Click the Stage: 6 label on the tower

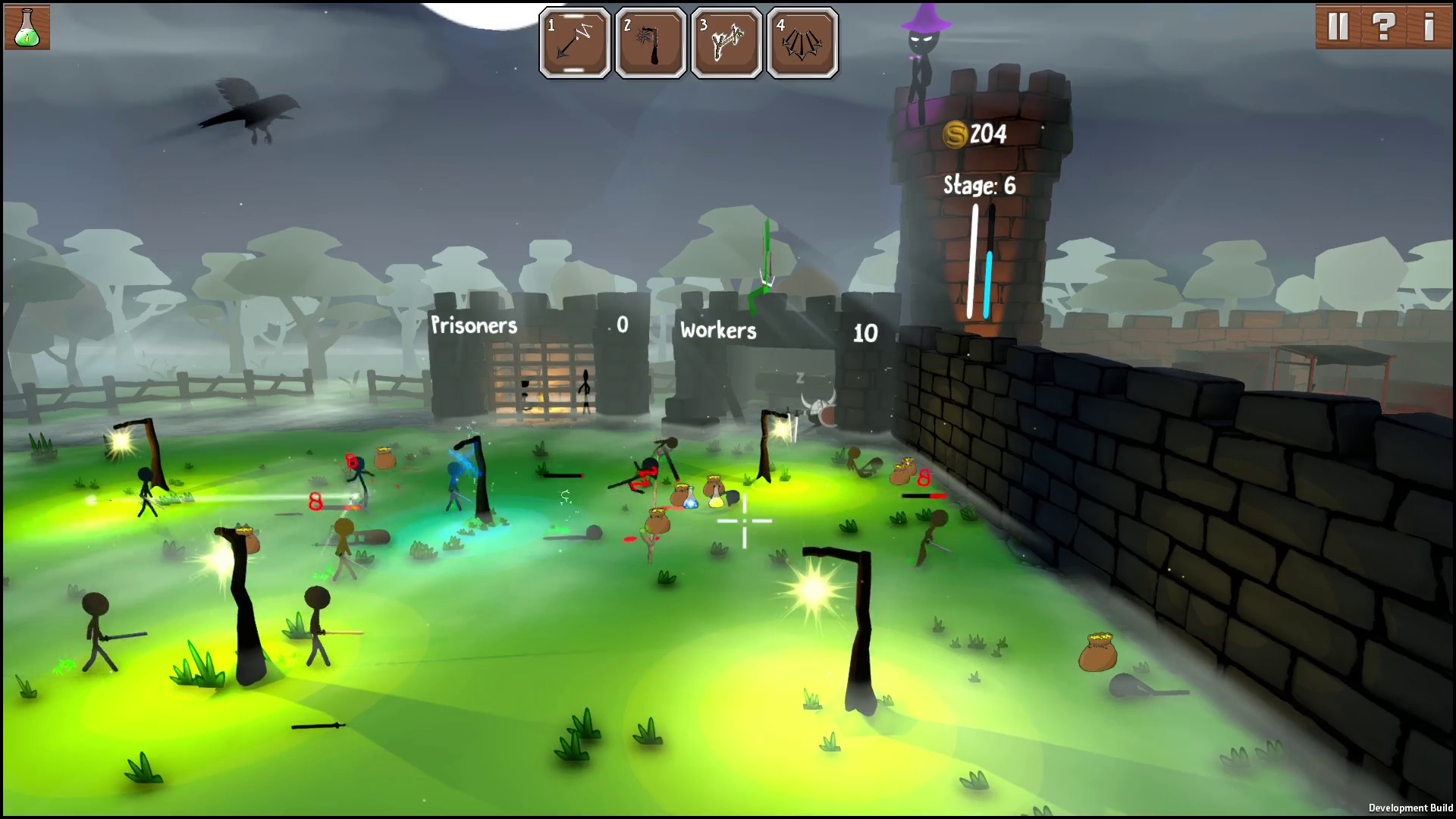tap(977, 186)
